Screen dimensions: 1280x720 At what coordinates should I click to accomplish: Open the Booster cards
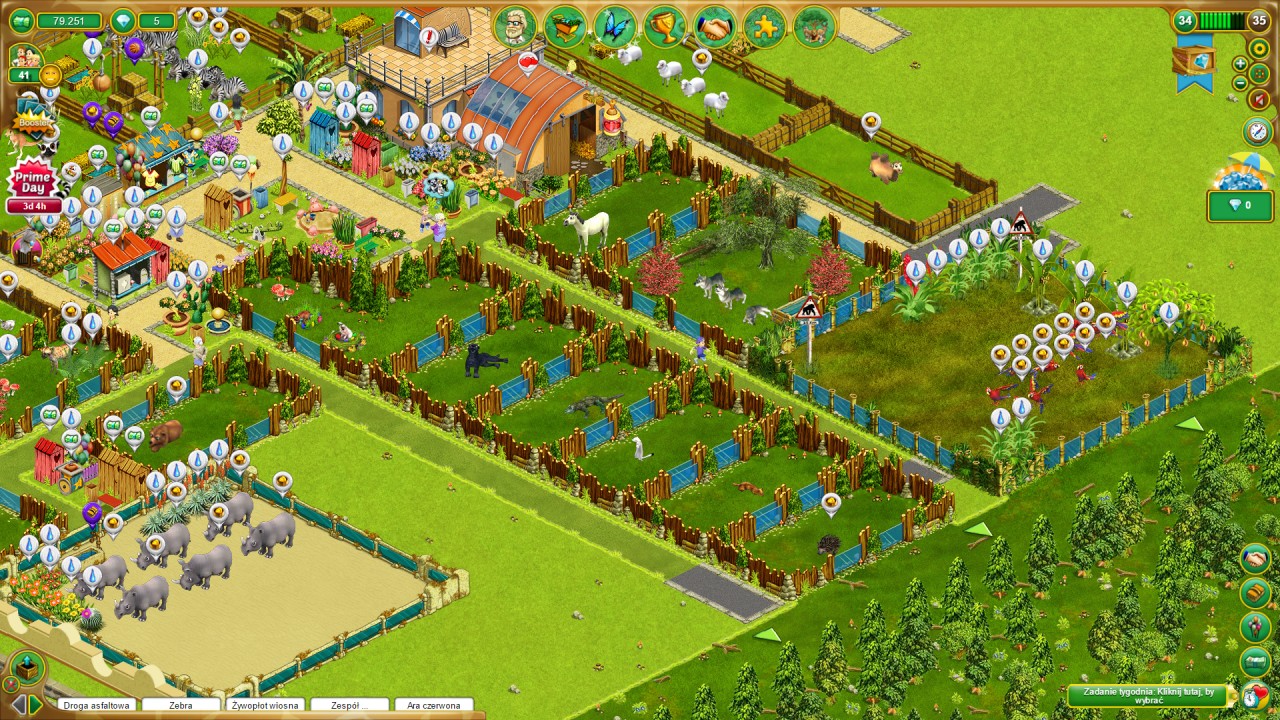point(32,122)
